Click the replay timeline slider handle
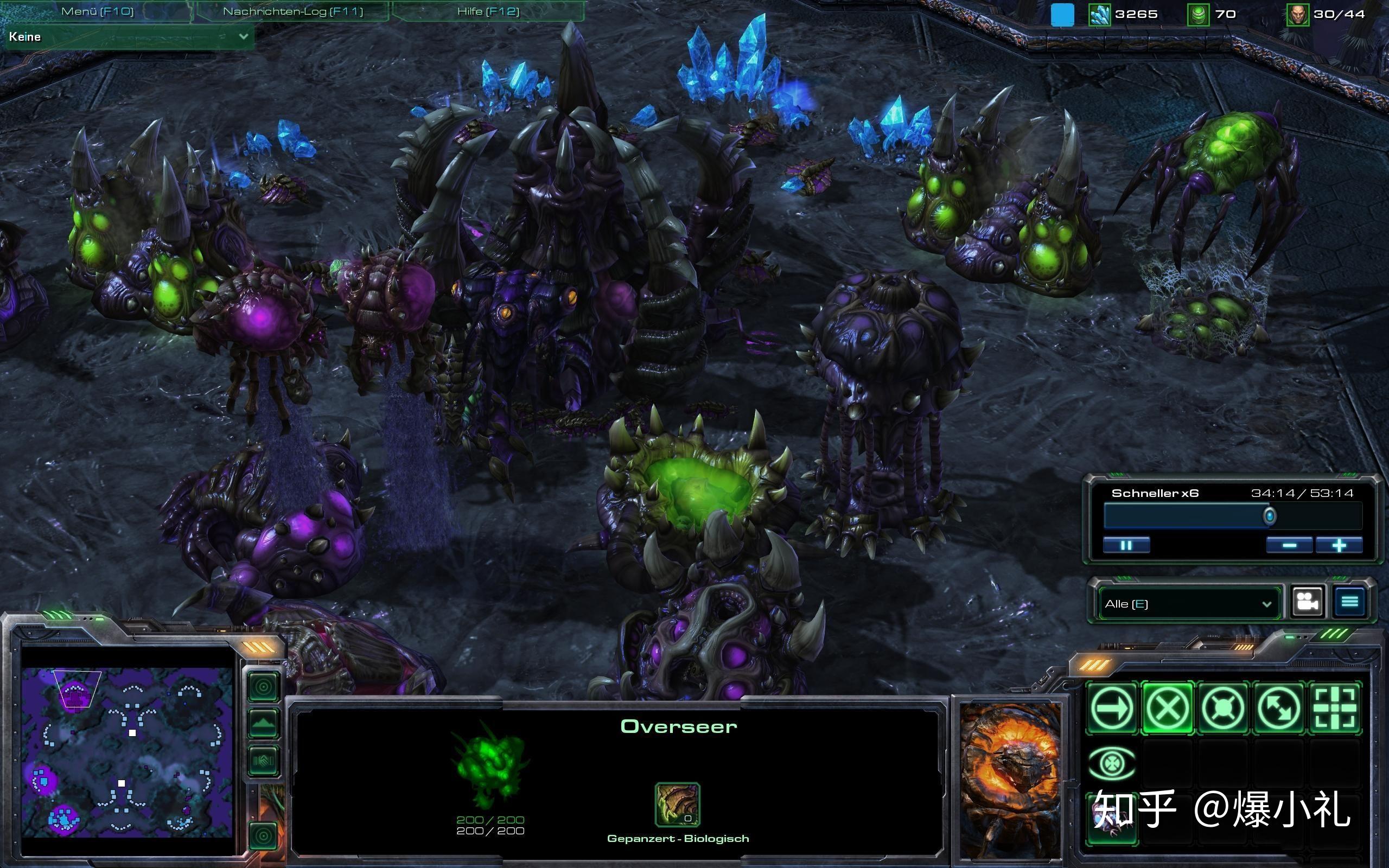 tap(1270, 516)
